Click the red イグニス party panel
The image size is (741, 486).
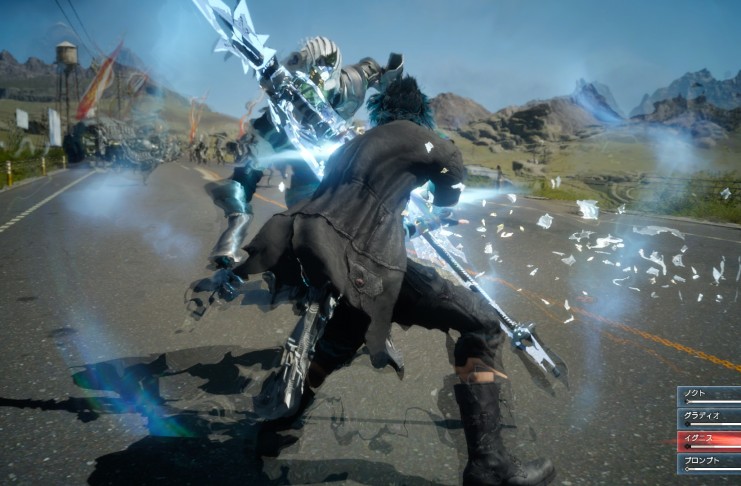(x=709, y=440)
